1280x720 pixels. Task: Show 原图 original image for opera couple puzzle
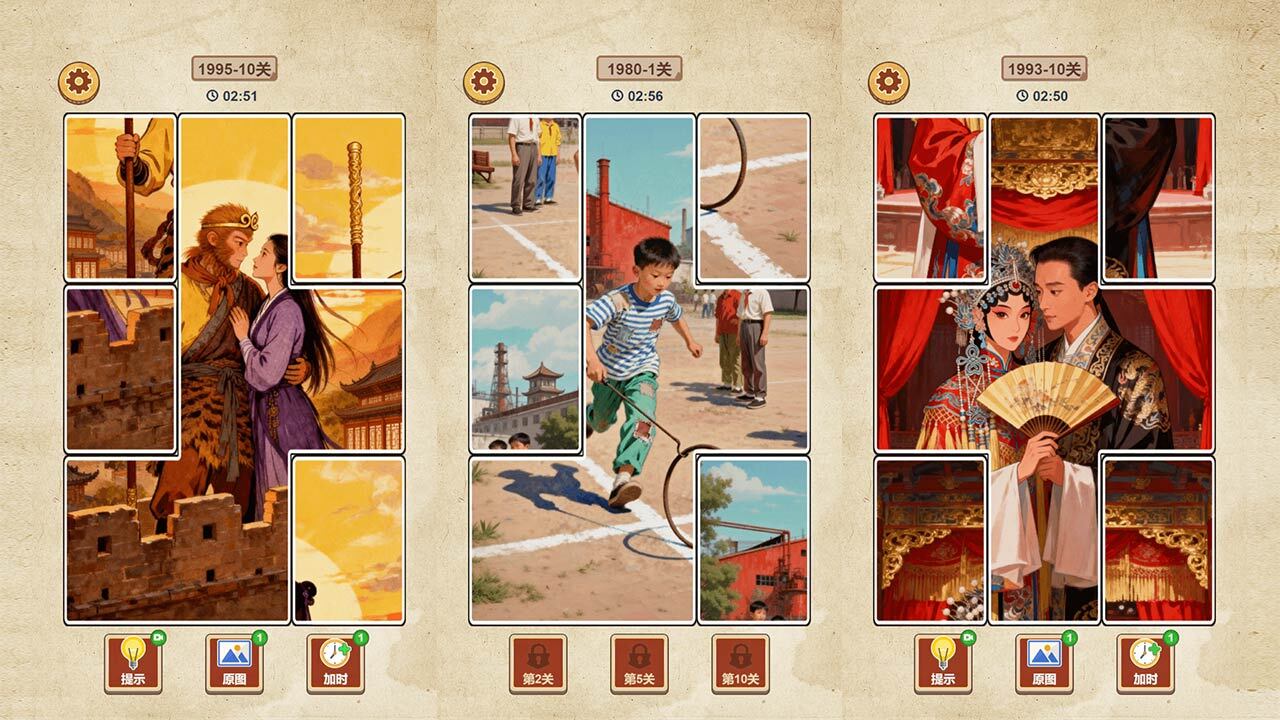(x=1044, y=664)
